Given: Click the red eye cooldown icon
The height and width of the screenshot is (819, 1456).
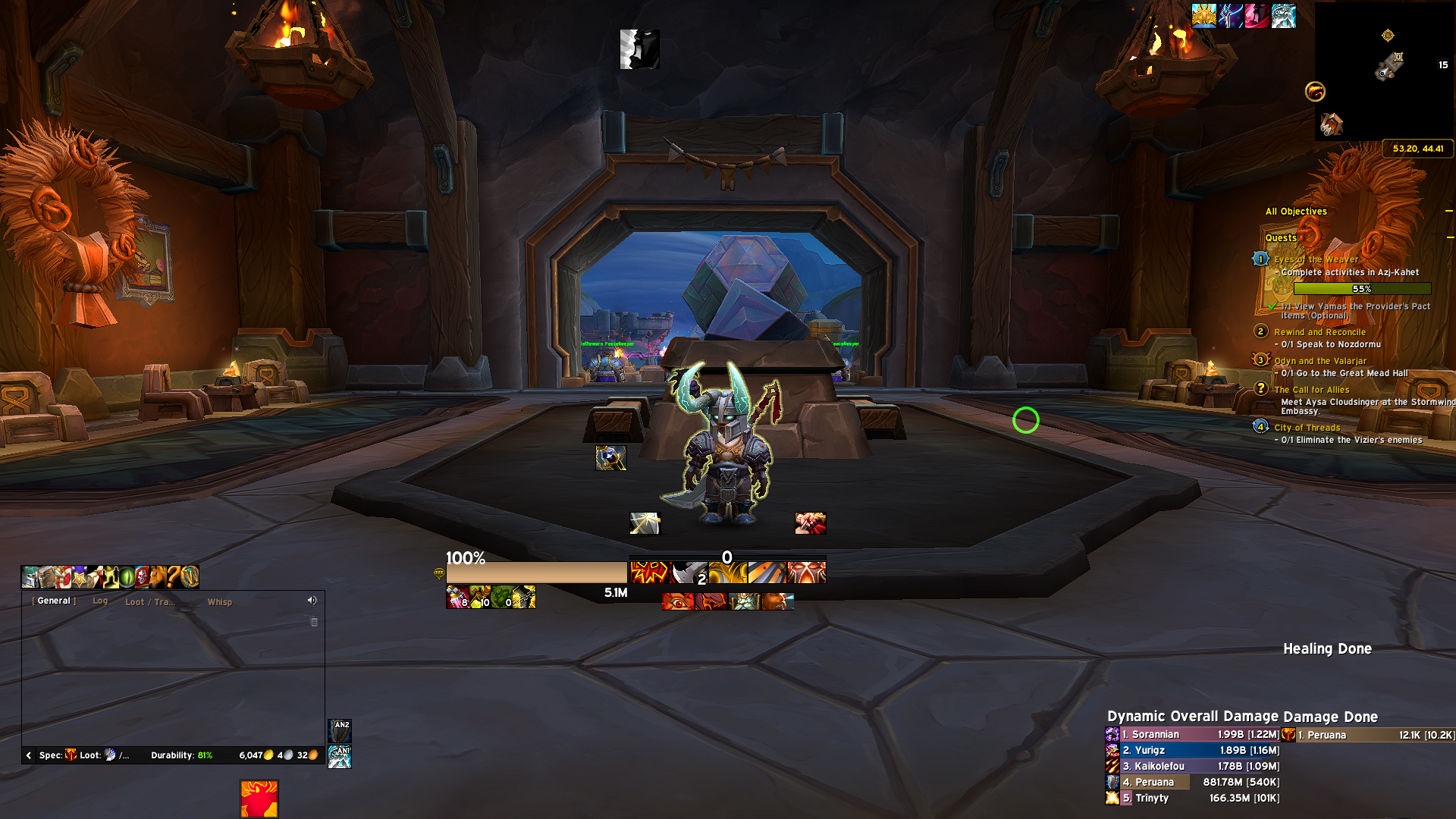Looking at the screenshot, I should (678, 602).
